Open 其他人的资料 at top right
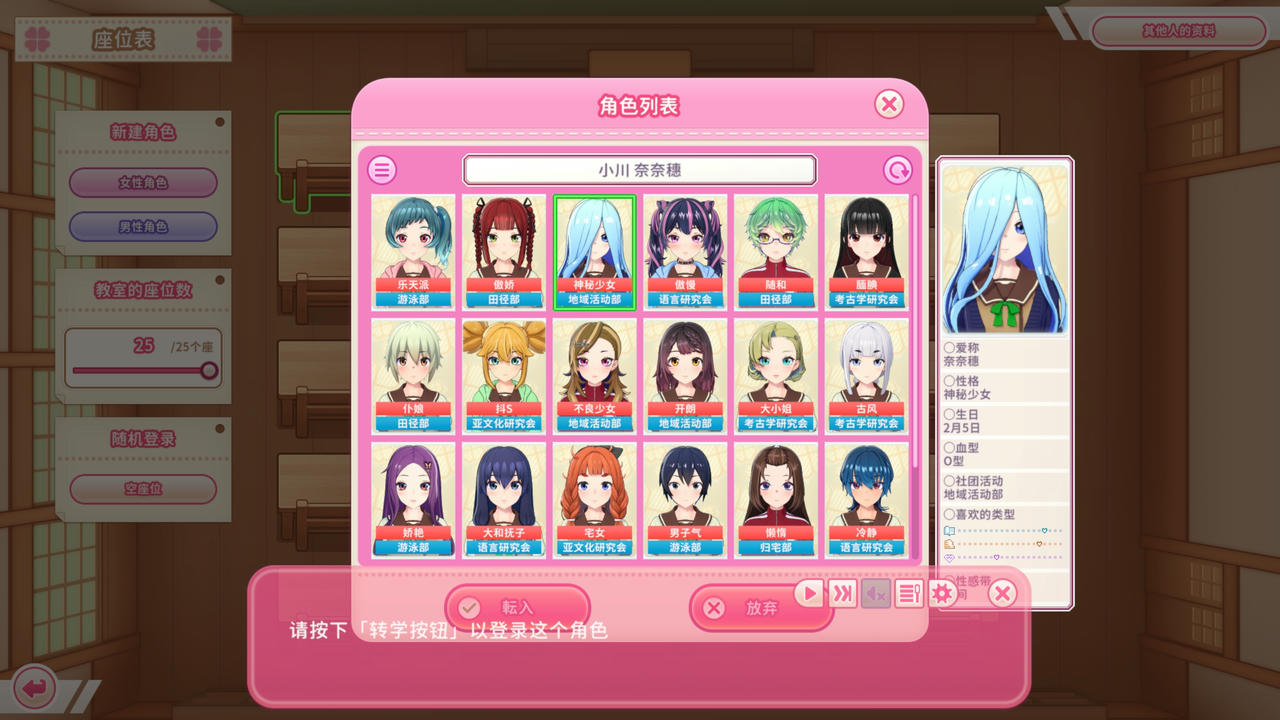The width and height of the screenshot is (1280, 720). tap(1178, 31)
